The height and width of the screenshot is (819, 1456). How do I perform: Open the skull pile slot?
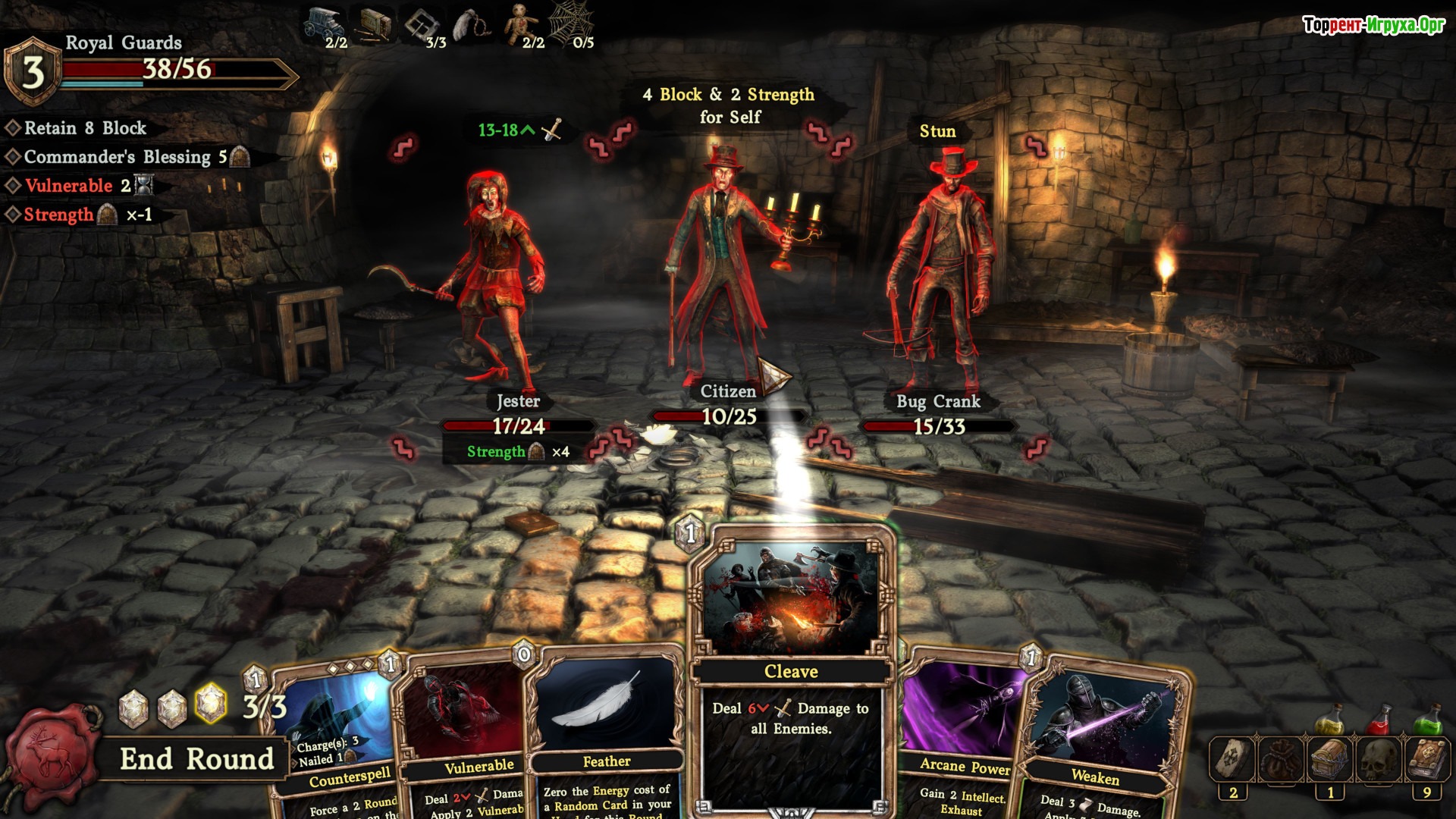coord(1379,758)
